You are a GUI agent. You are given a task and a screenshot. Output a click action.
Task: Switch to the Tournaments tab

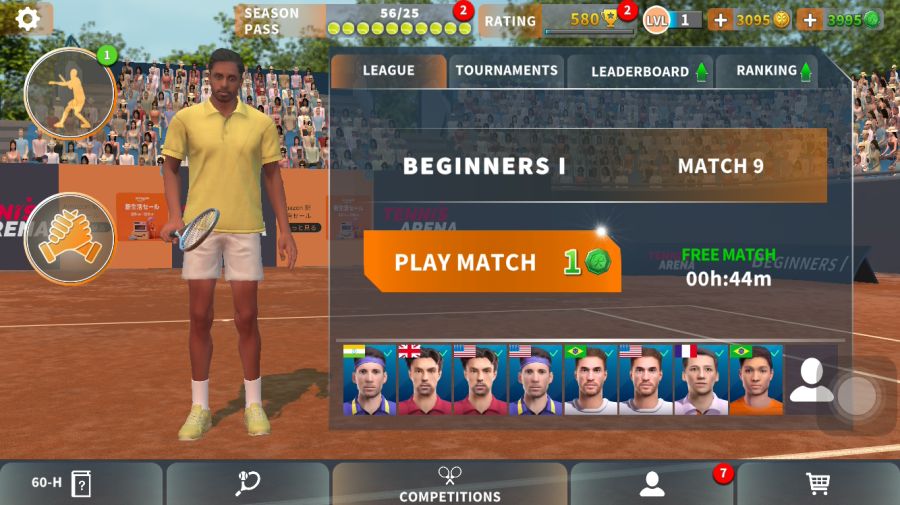pos(506,71)
